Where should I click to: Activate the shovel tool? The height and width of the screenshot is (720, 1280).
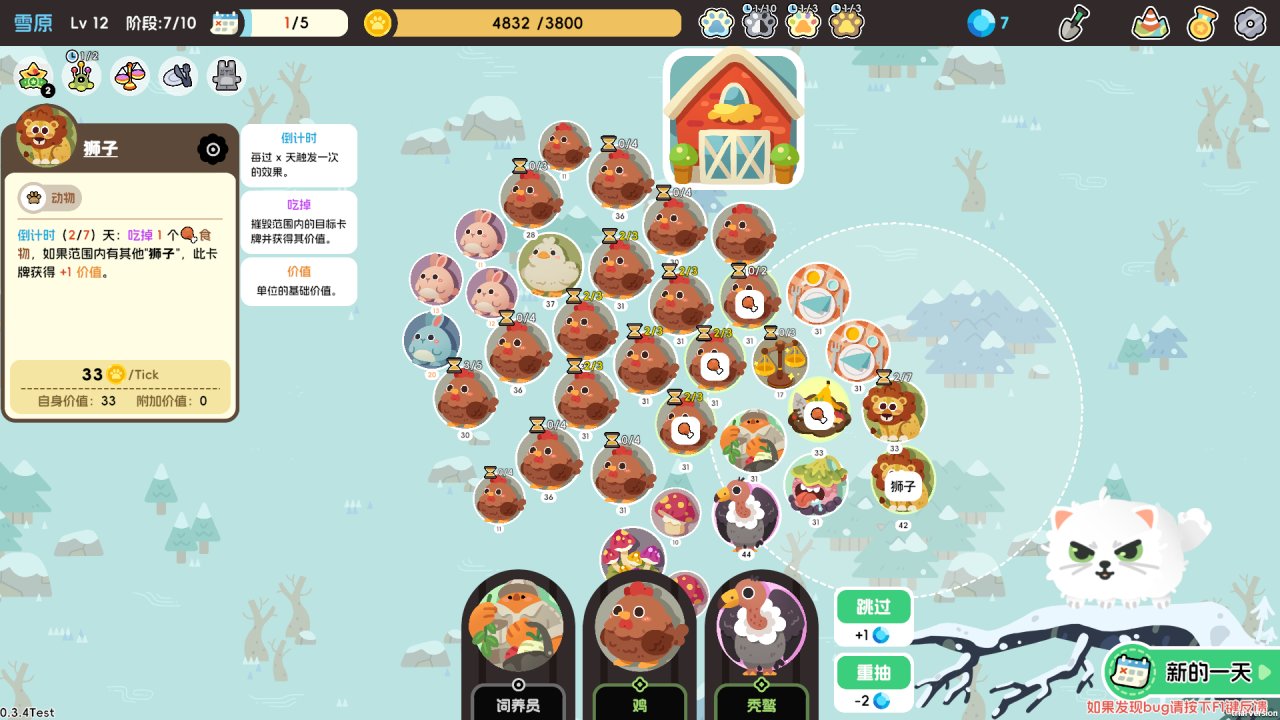[1074, 23]
